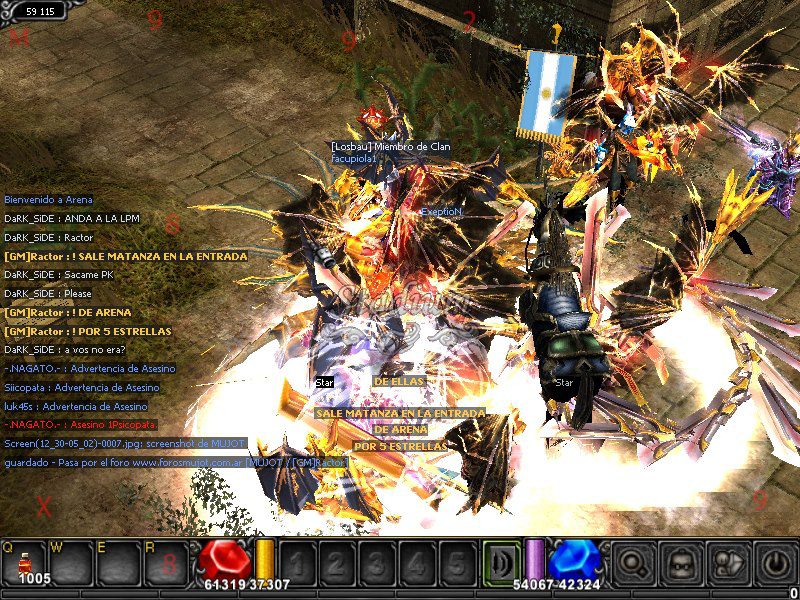
Task: Click the DaRK_SiDE 'Sacame PK' chat line
Action: 62,275
